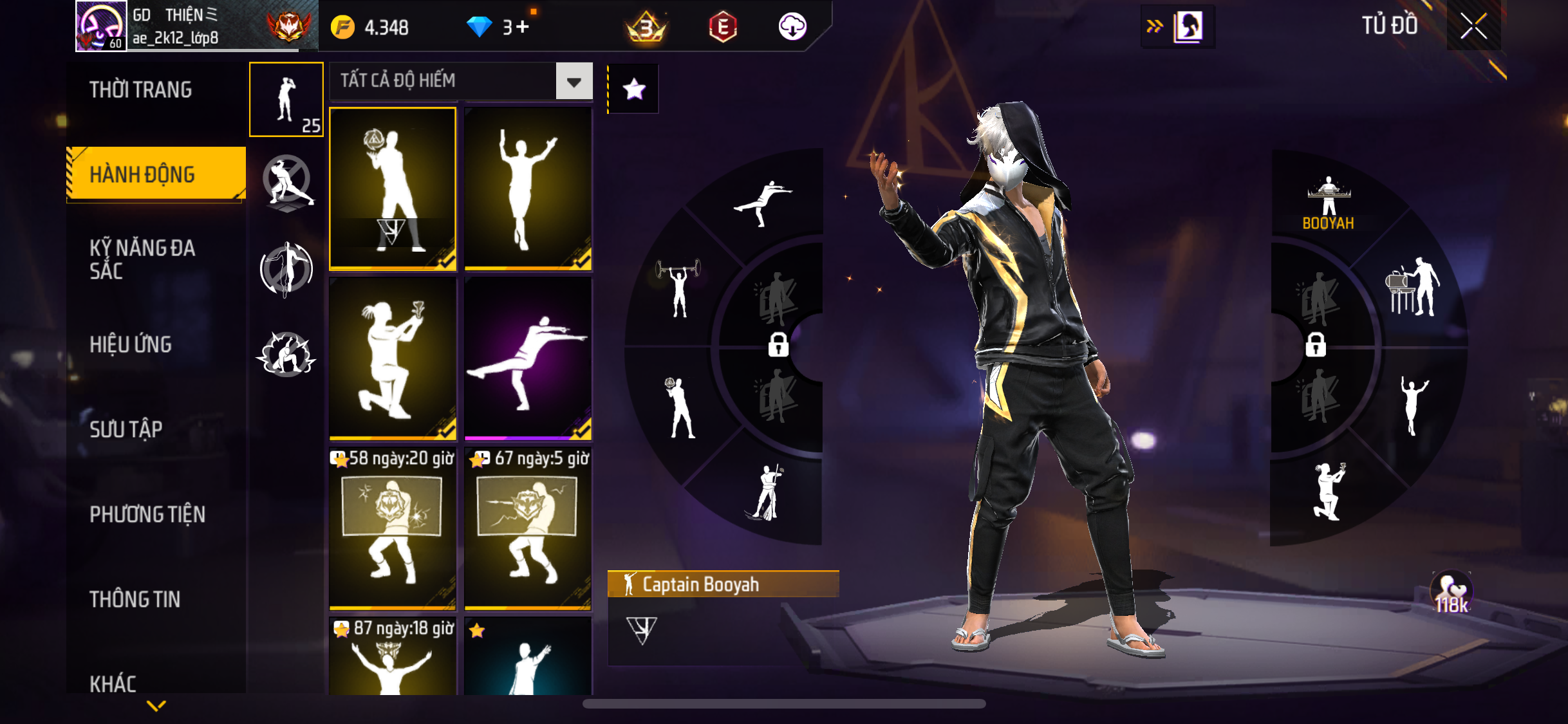
Task: Select the Captain Booyah emote thumbnail
Action: (393, 188)
